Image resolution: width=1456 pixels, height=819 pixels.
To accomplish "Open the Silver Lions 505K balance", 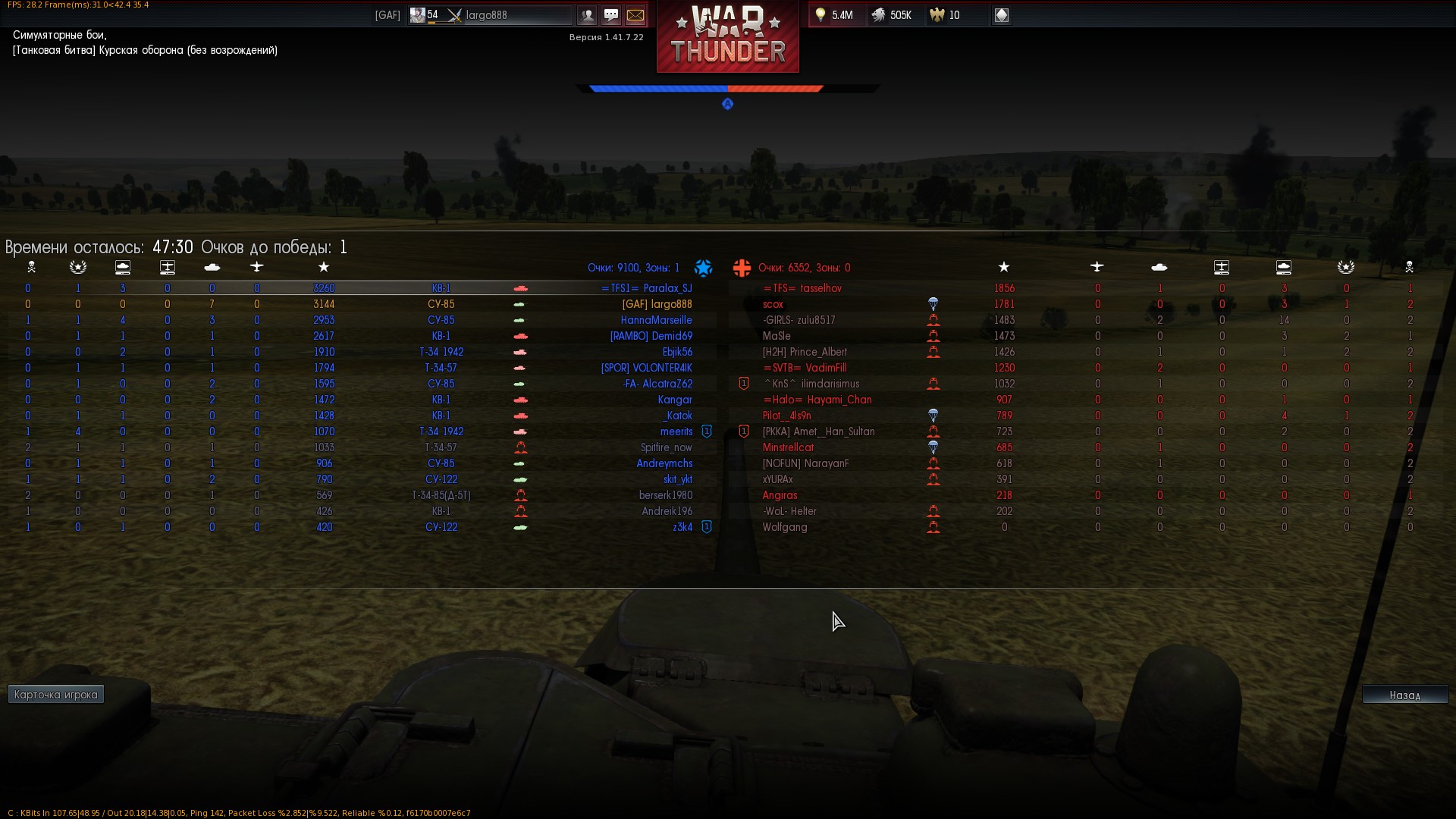I will 892,15.
